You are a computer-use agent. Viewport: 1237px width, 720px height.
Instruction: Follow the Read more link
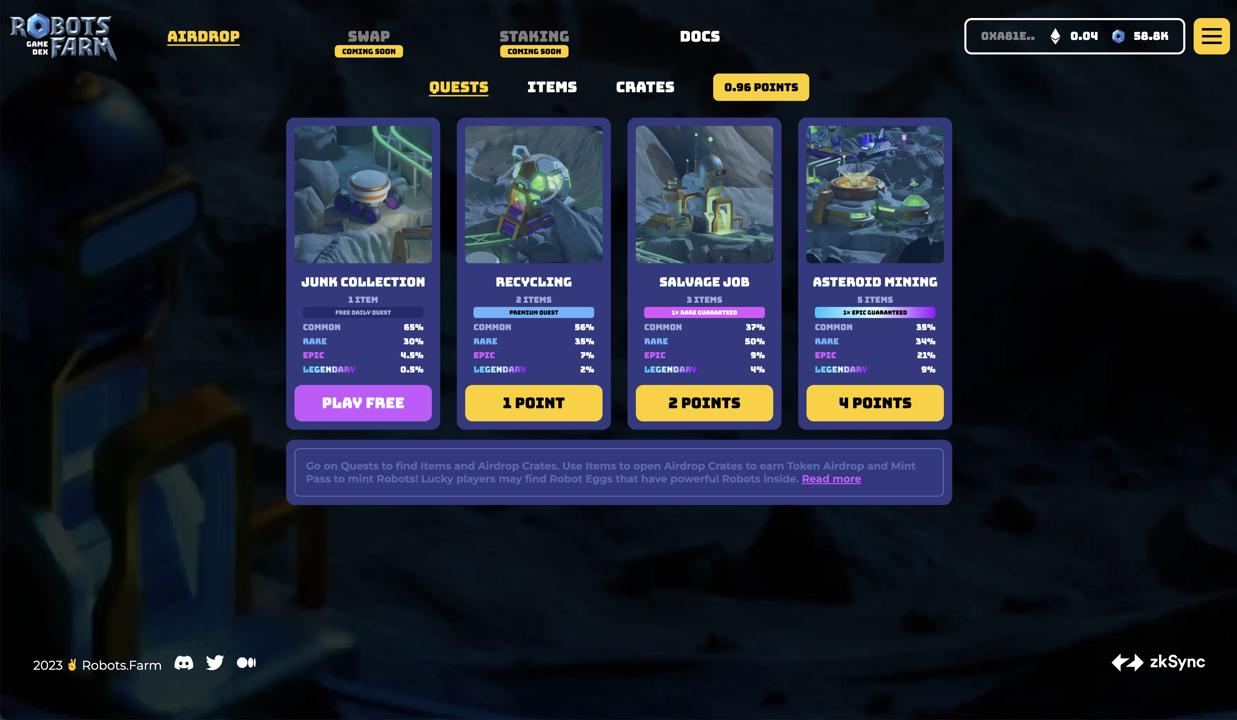pos(831,479)
